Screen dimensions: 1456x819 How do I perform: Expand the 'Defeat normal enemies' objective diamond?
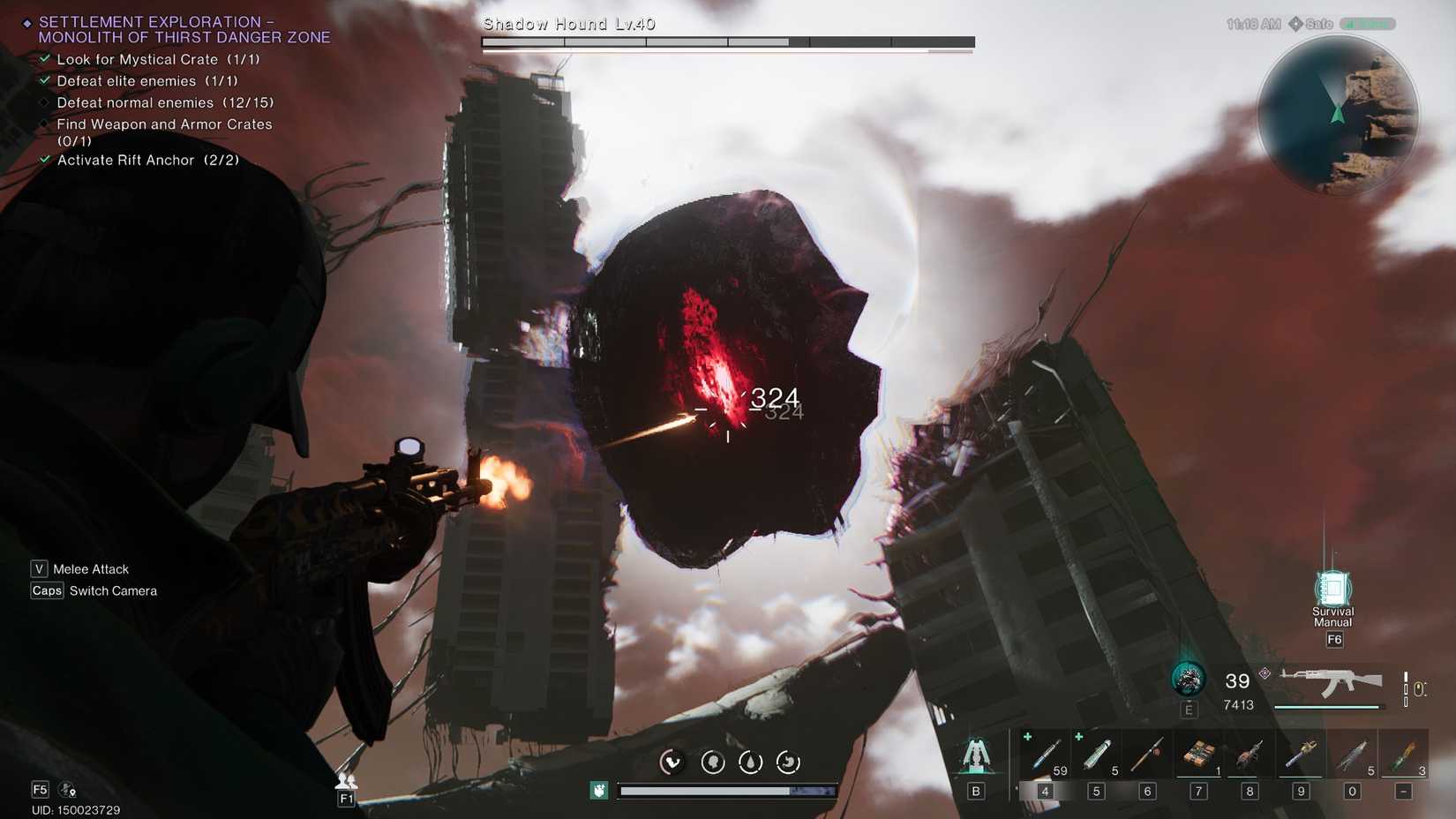coord(44,102)
